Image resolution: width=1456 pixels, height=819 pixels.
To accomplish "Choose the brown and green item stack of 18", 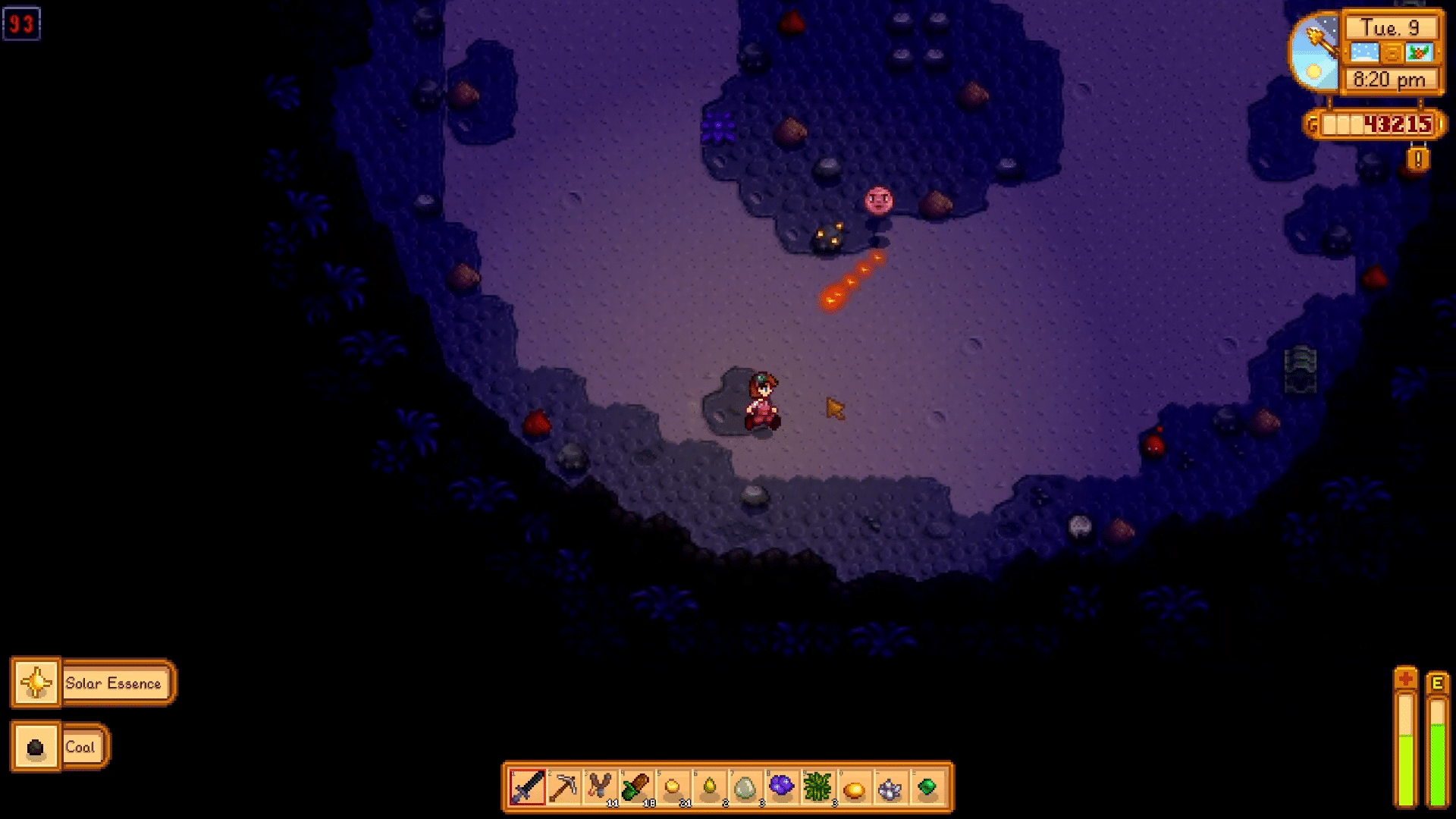I will point(636,788).
